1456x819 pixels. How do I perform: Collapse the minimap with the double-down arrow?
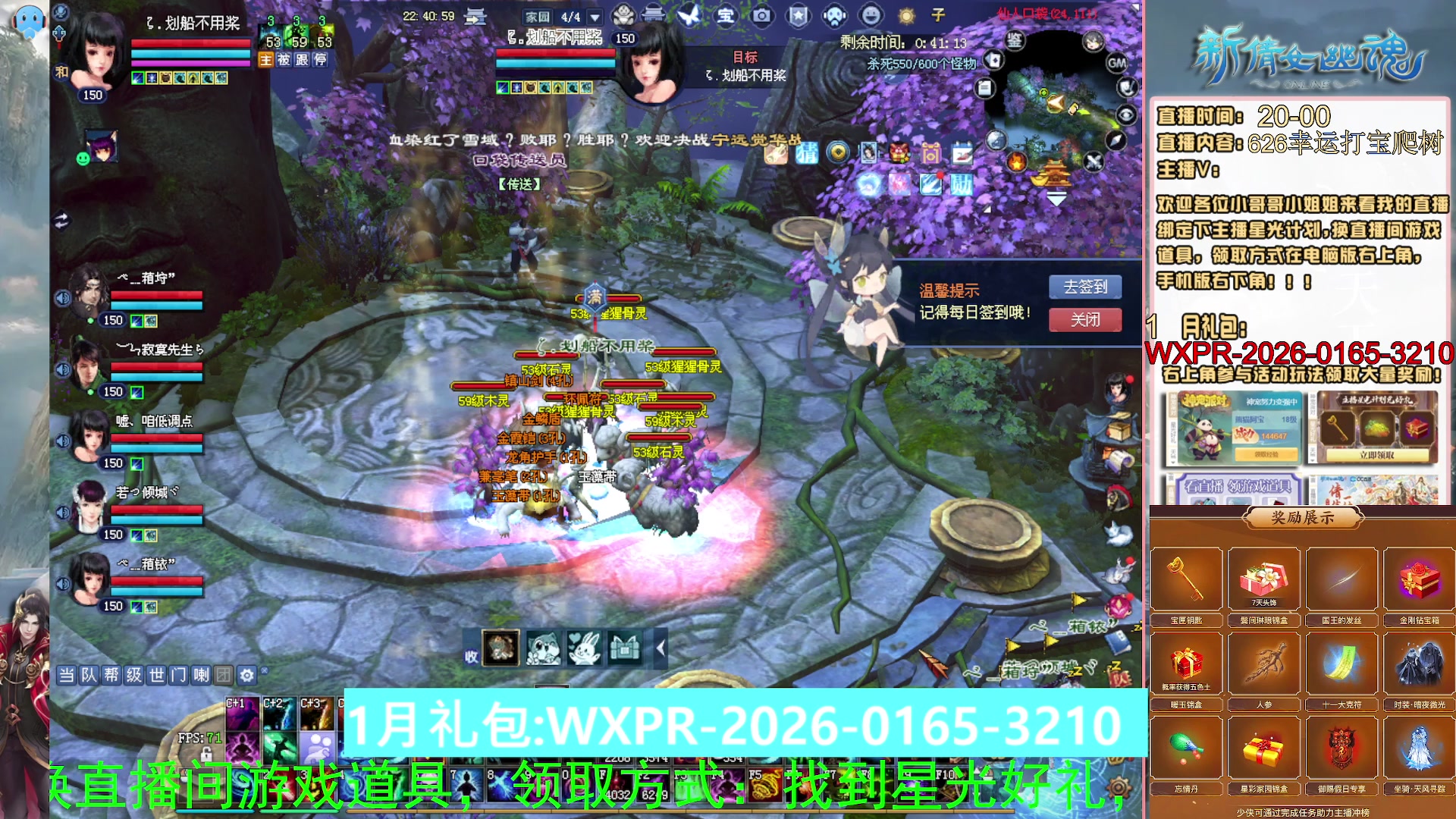tap(1056, 199)
